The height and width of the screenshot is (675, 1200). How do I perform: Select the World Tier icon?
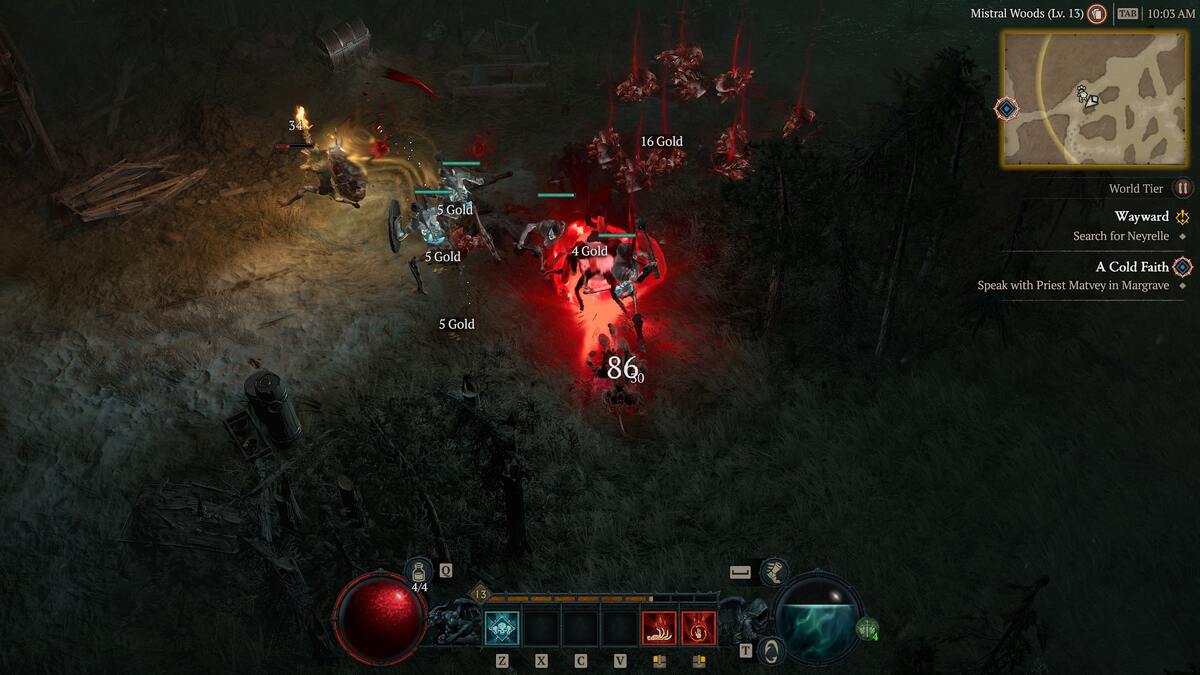[x=1183, y=188]
